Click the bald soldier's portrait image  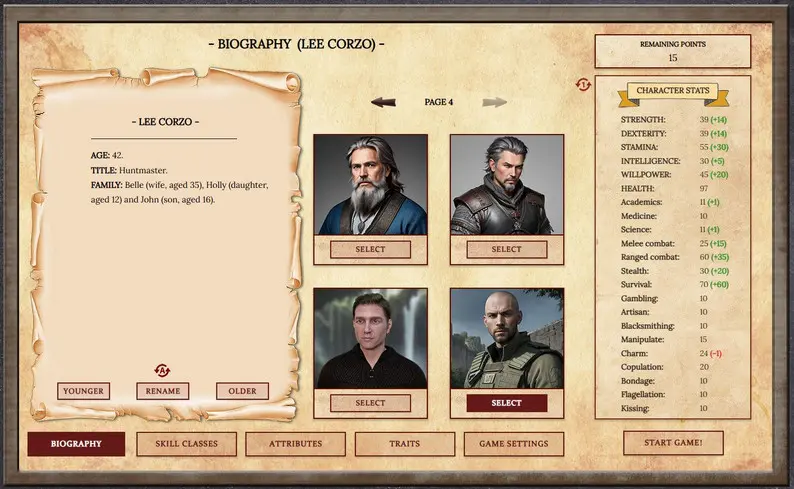tap(506, 338)
